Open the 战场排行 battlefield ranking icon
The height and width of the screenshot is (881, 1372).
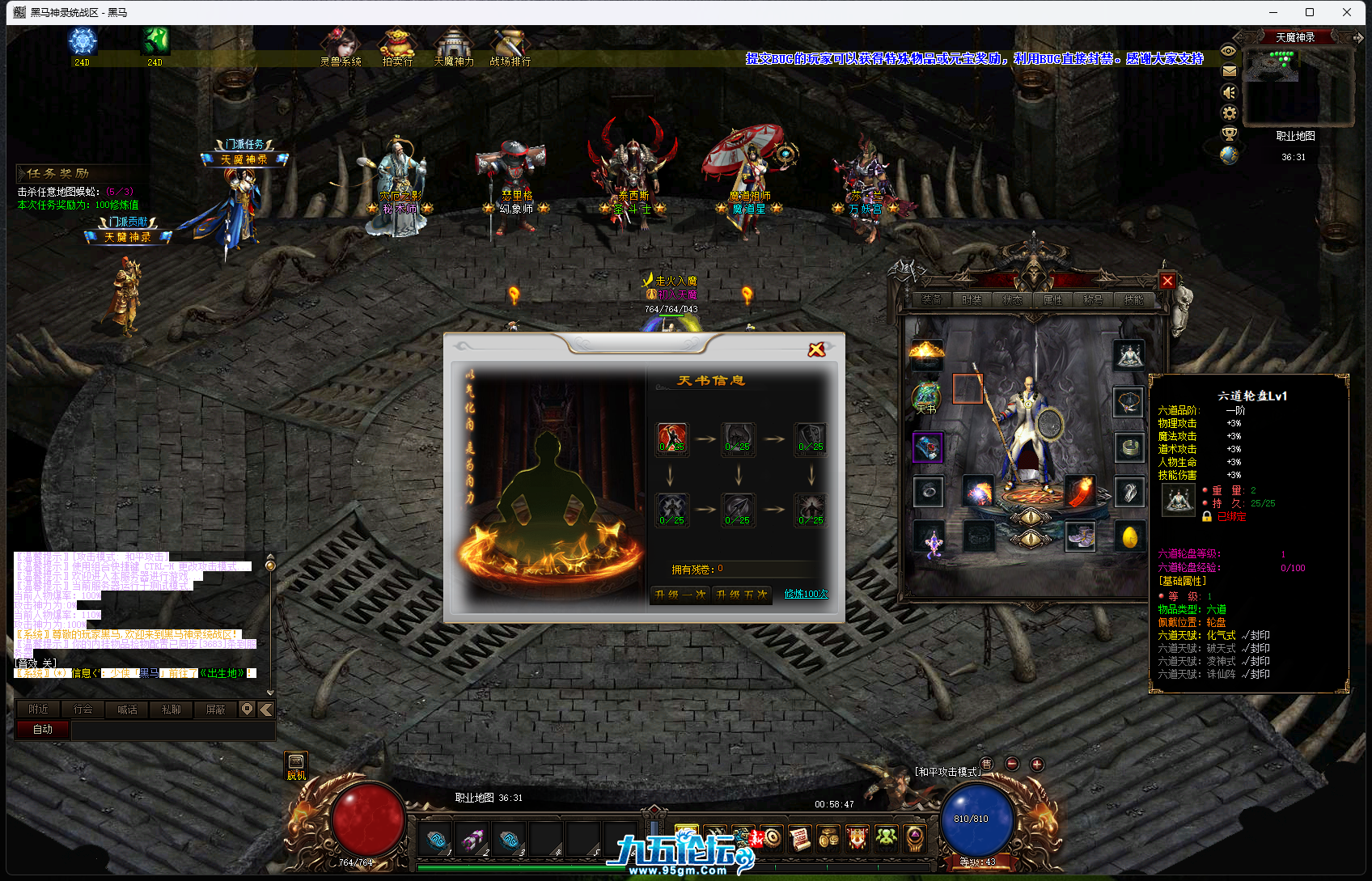pyautogui.click(x=509, y=44)
